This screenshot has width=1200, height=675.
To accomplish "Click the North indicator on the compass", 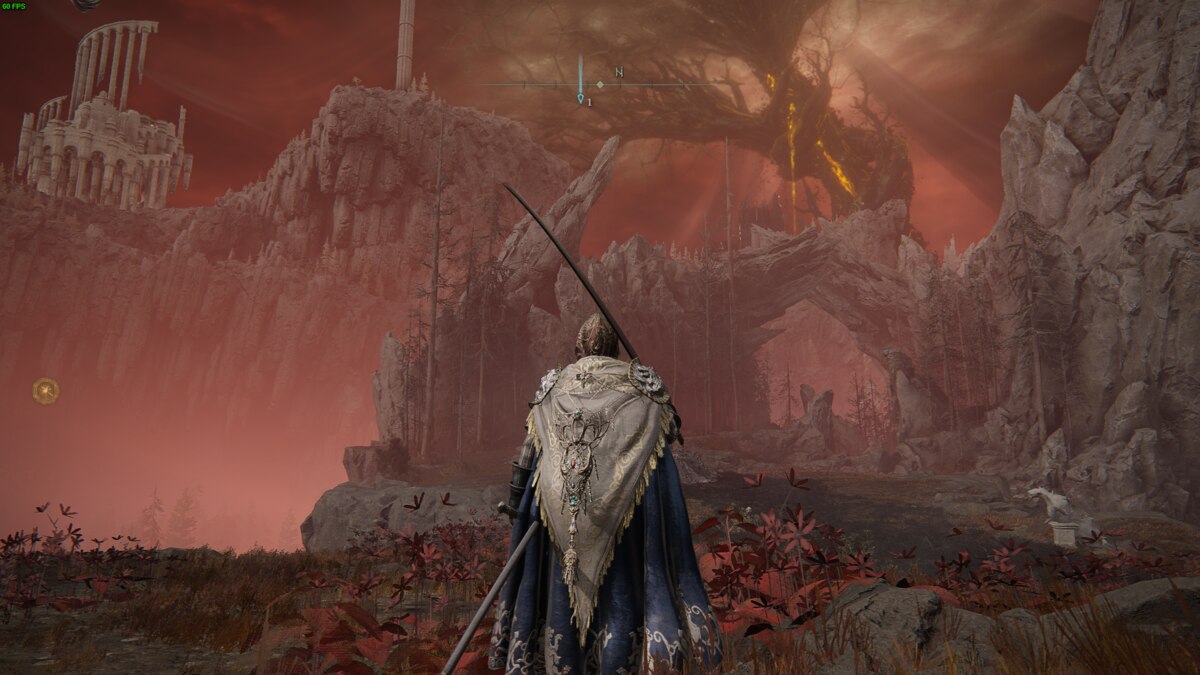I will tap(619, 72).
